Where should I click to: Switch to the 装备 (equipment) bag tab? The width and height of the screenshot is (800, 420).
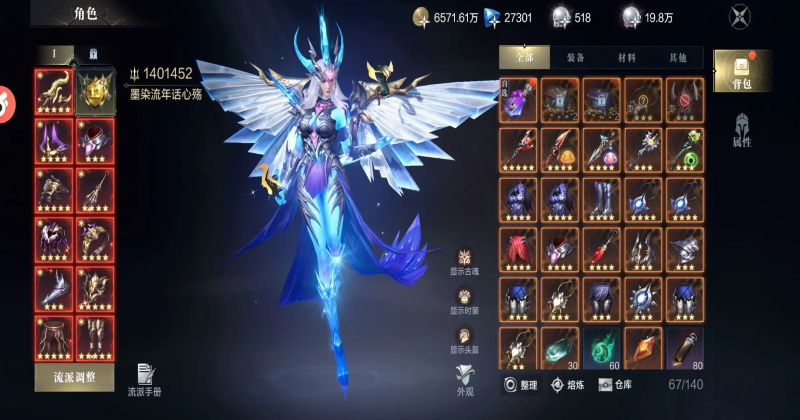575,58
